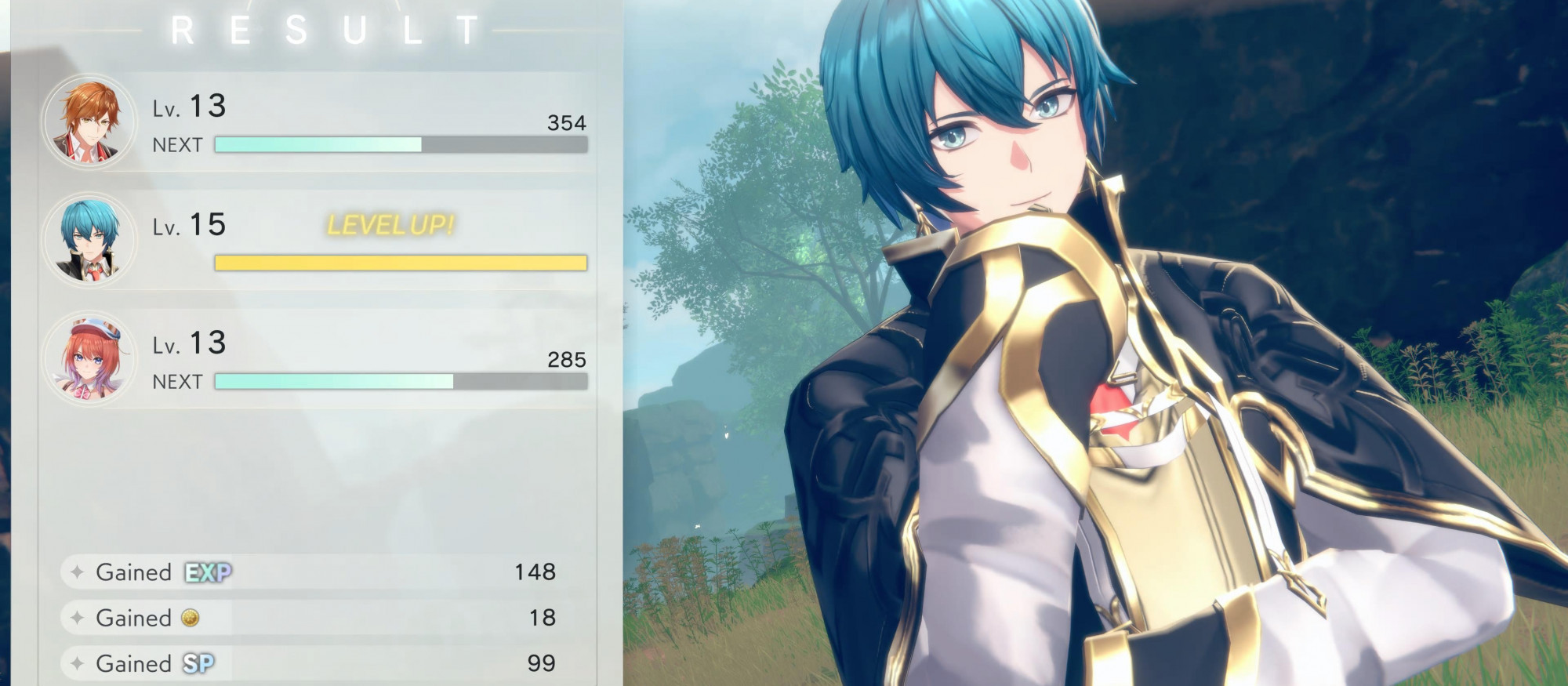Choose the blue-haired Lv. 15 character portrait
This screenshot has height=686, width=1568.
pos(89,240)
